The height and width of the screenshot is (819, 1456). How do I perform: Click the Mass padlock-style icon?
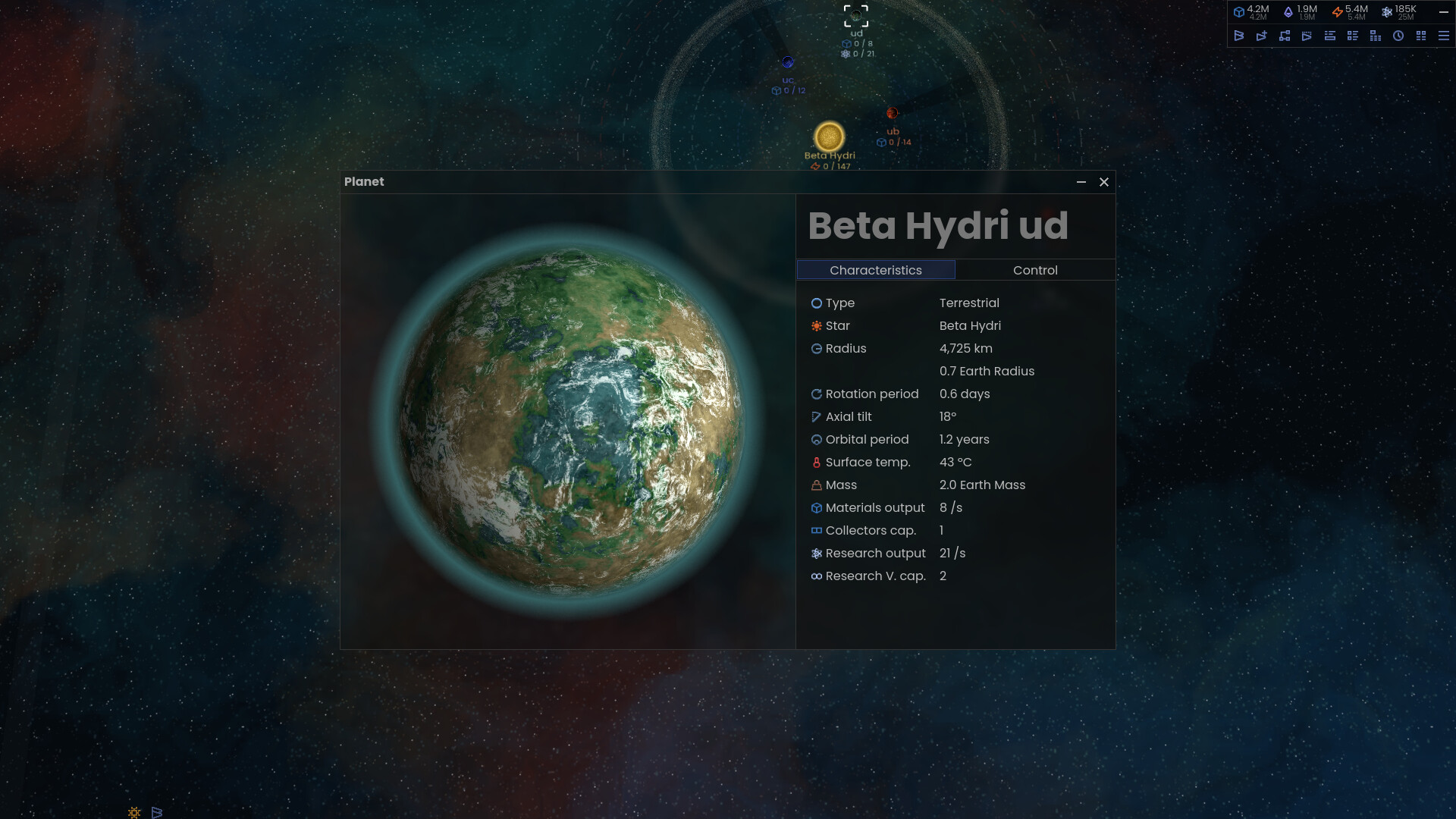(x=816, y=485)
